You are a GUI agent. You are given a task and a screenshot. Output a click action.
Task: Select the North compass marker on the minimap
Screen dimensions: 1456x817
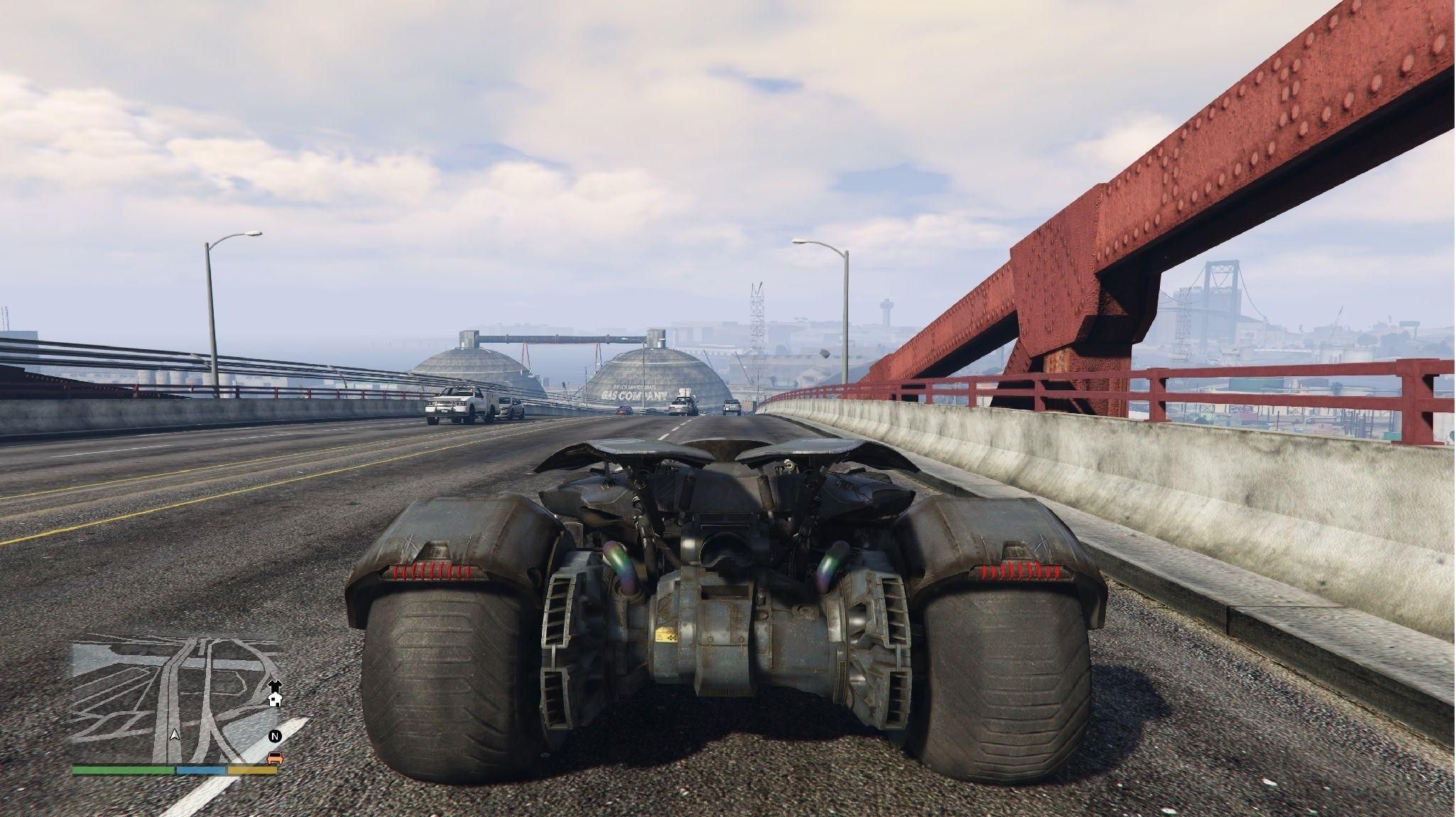275,736
